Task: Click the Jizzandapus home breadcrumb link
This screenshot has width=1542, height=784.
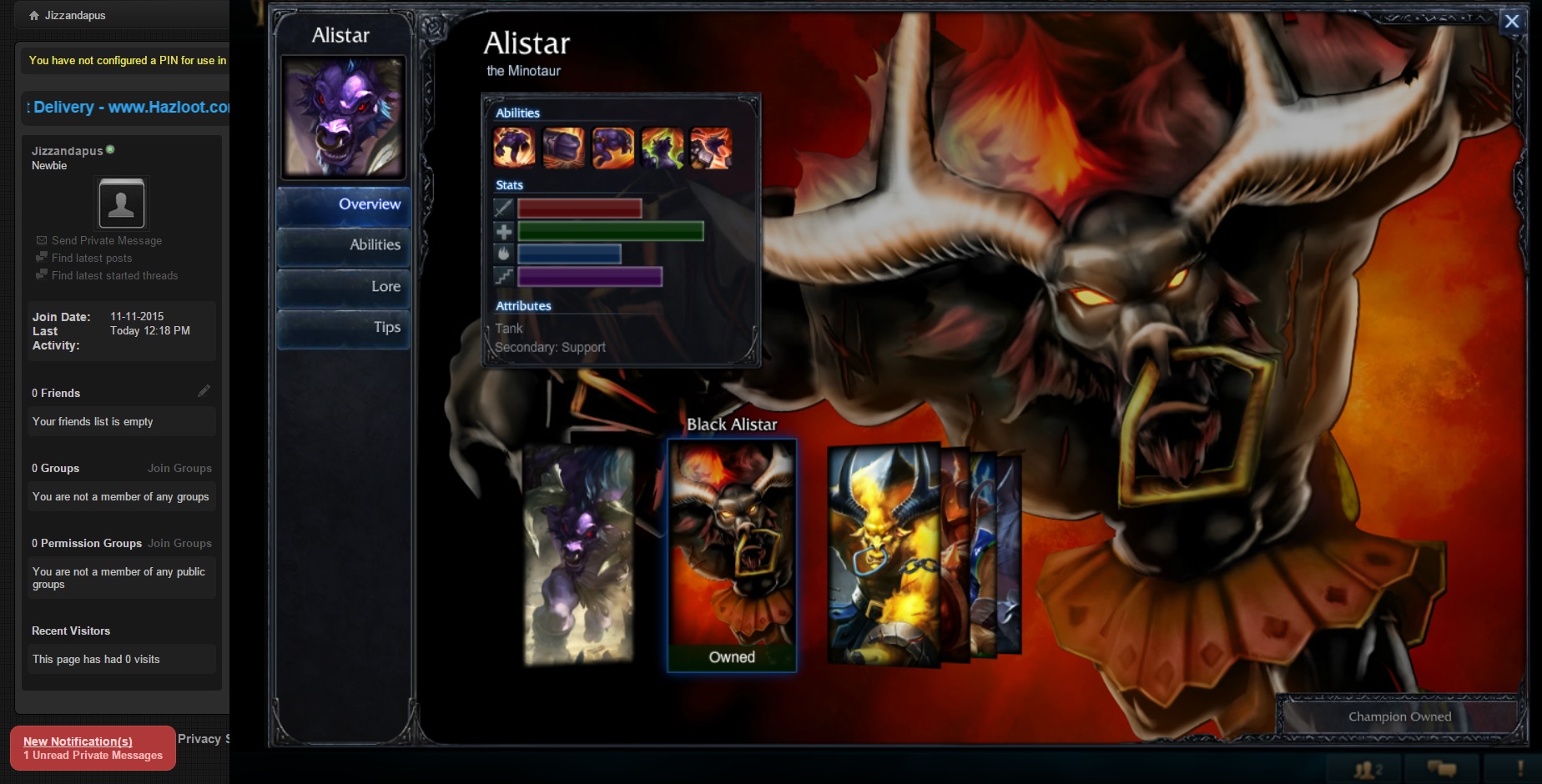Action: [74, 15]
